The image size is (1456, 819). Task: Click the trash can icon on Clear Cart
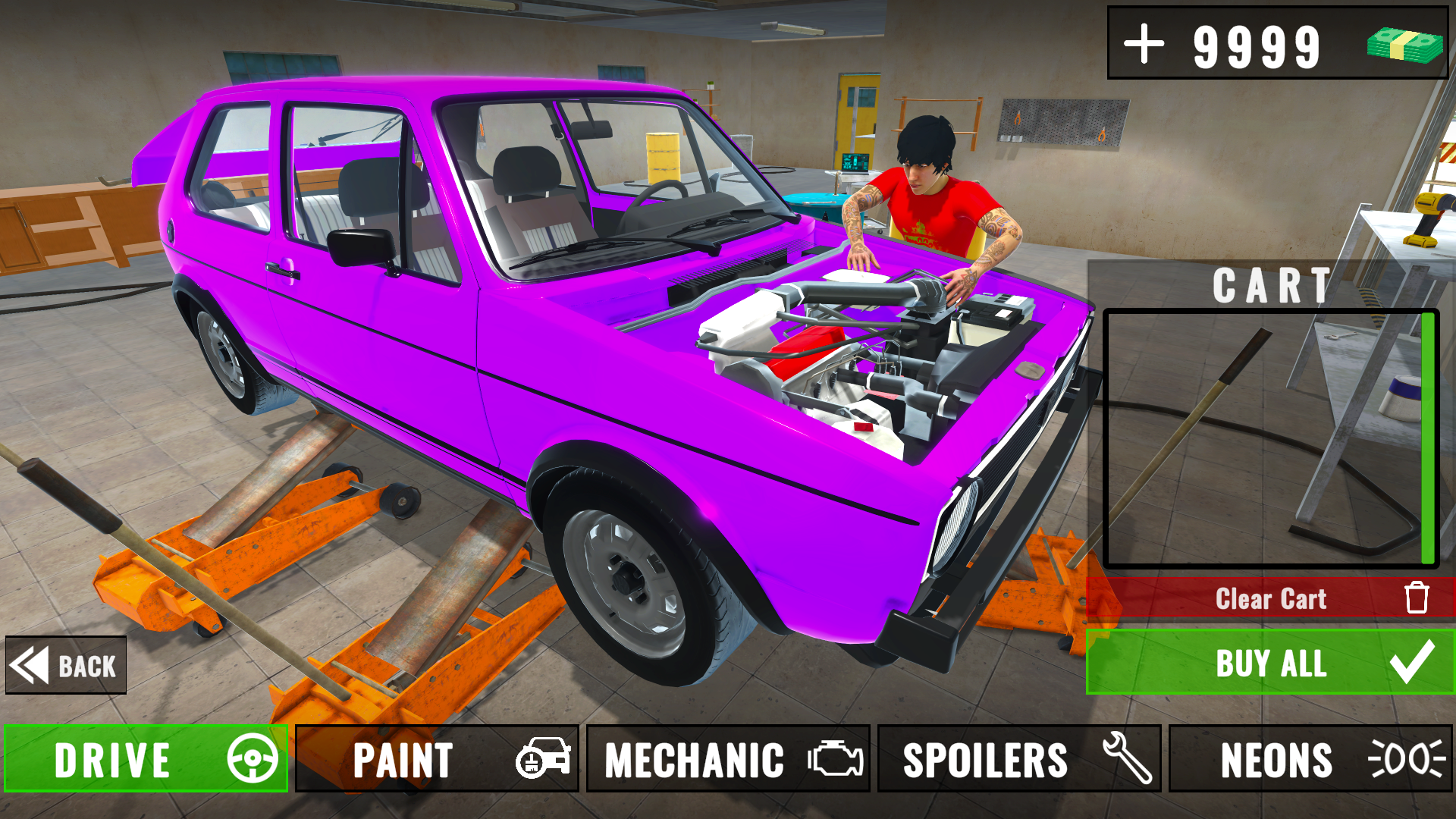pos(1417,598)
